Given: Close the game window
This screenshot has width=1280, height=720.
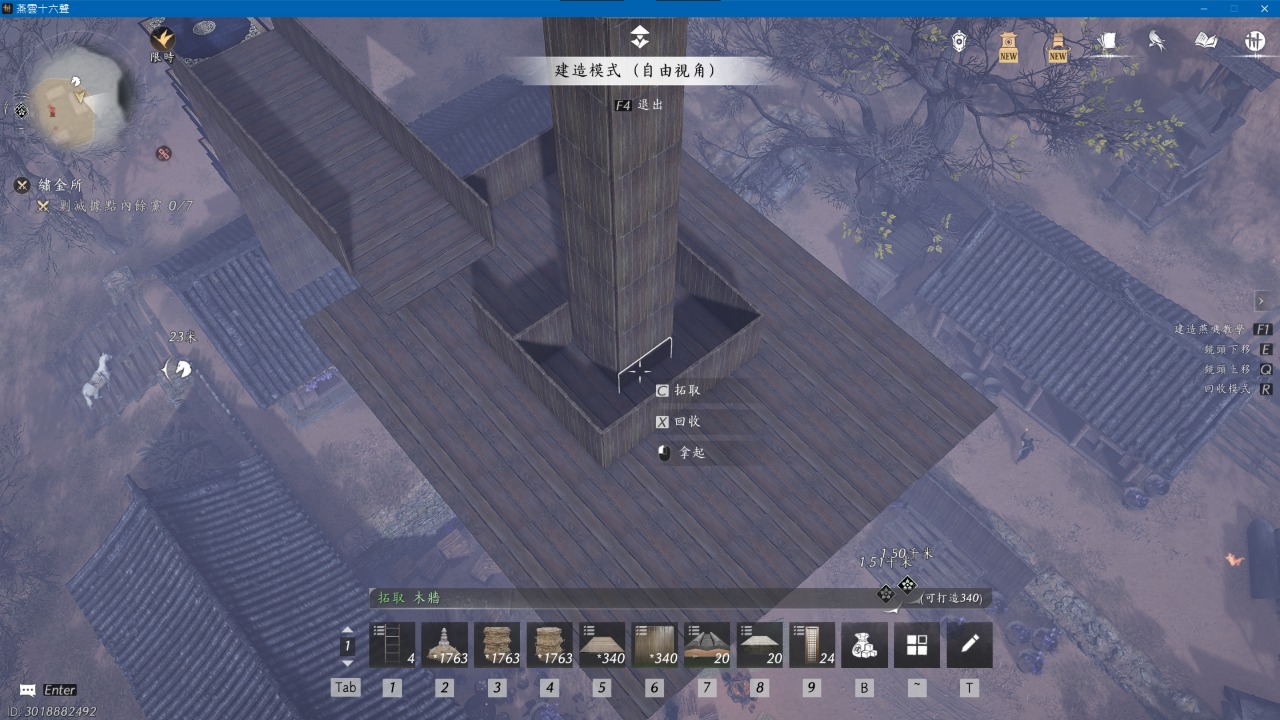Looking at the screenshot, I should coord(1262,8).
